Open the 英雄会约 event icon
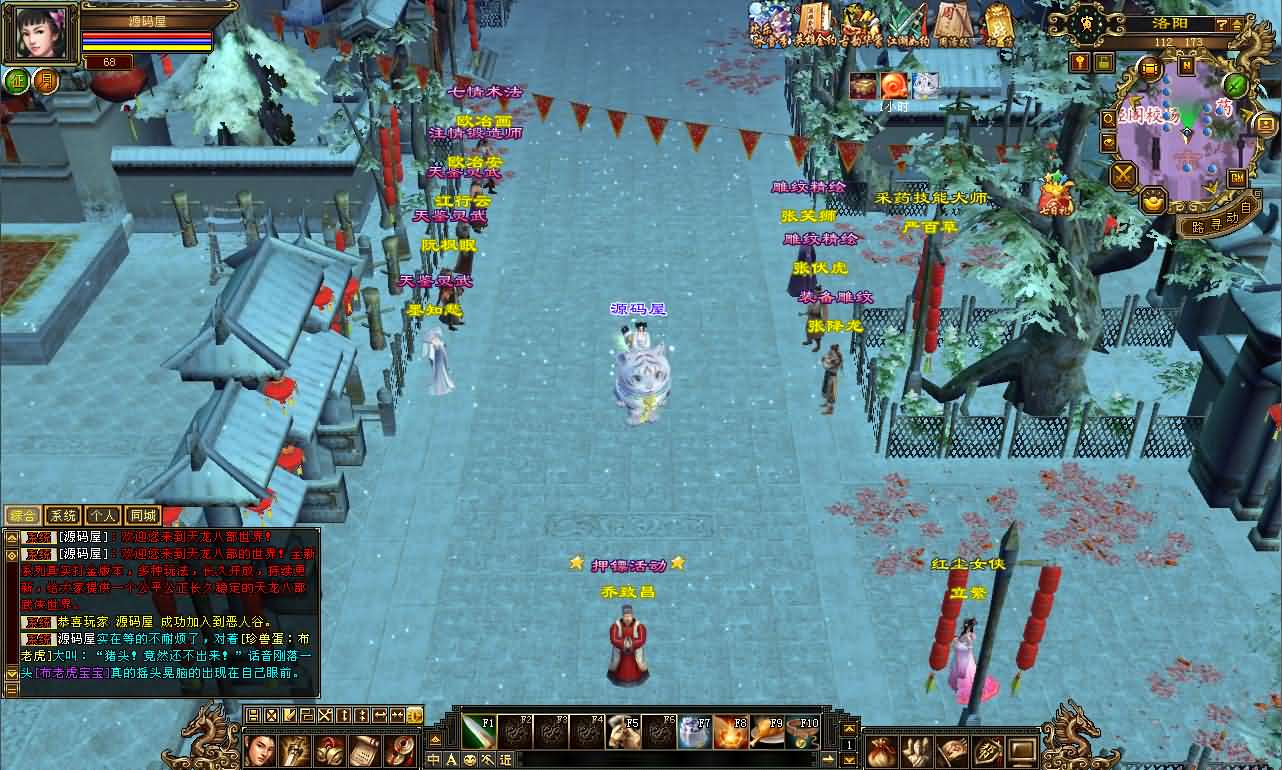Image resolution: width=1282 pixels, height=770 pixels. (812, 24)
